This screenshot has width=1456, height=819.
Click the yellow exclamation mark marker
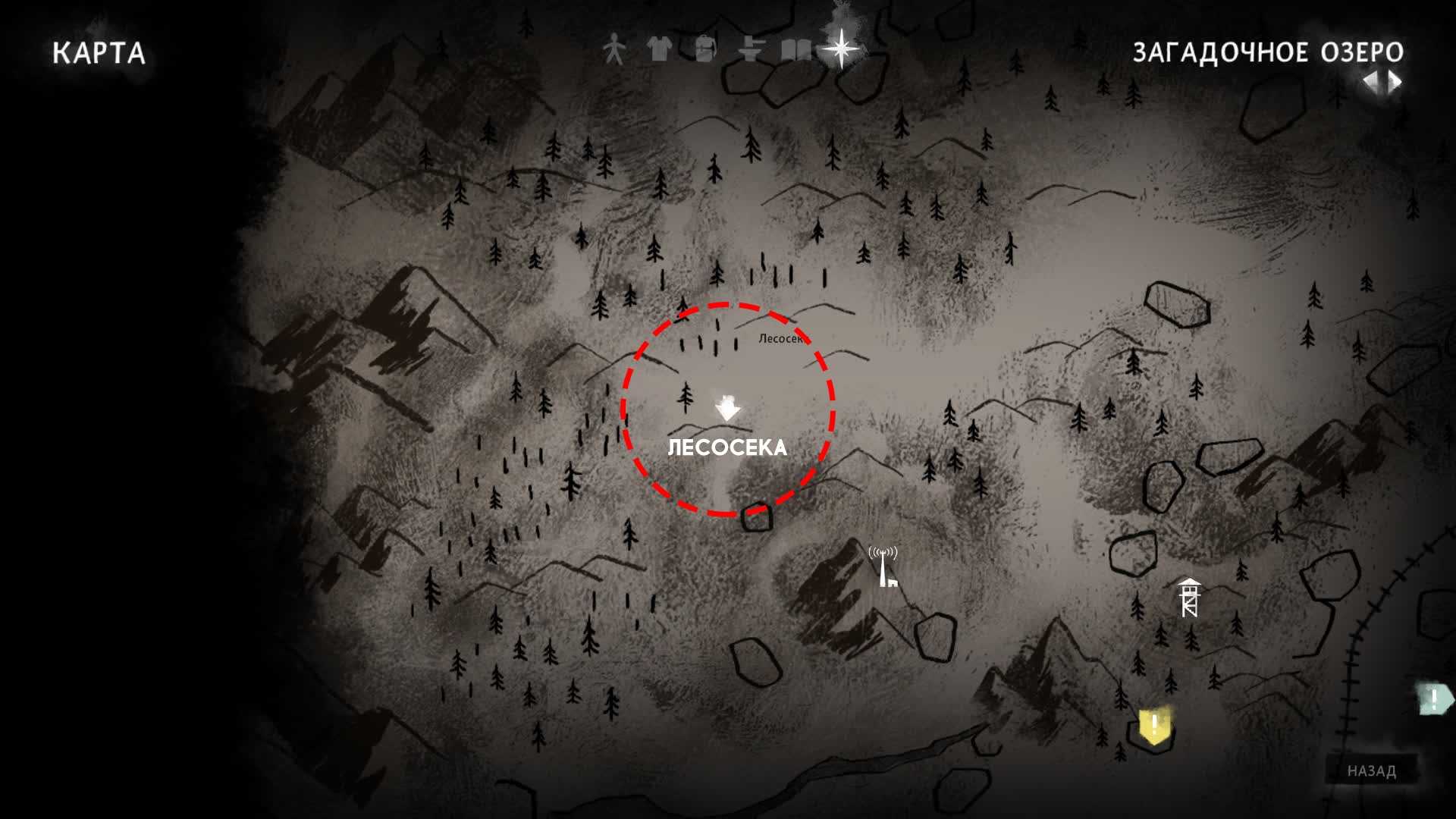(1154, 726)
